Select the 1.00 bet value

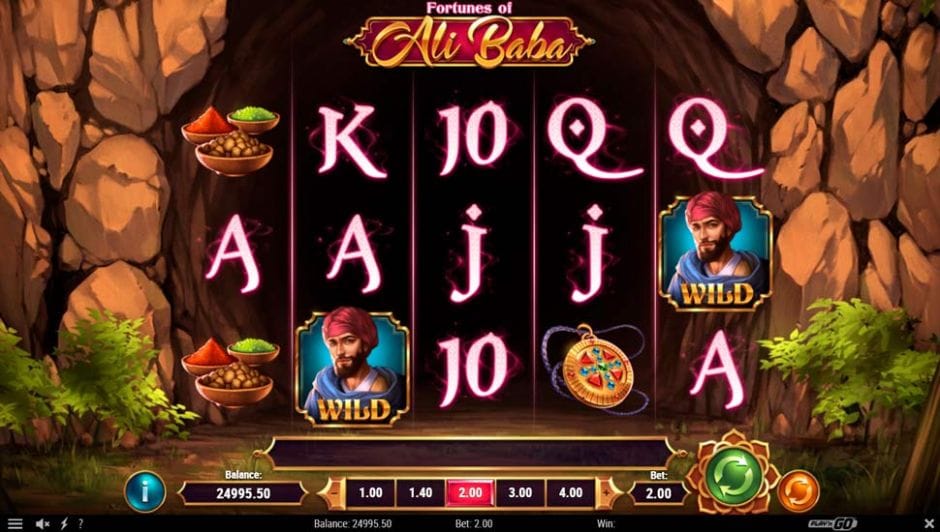coord(370,493)
